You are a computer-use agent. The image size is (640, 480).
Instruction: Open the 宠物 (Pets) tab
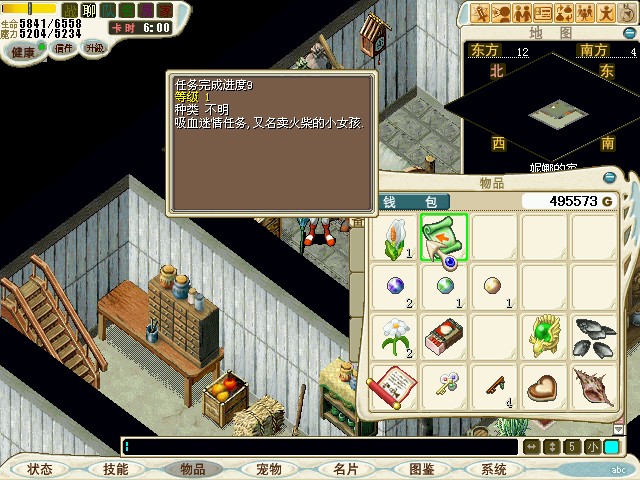pyautogui.click(x=268, y=469)
